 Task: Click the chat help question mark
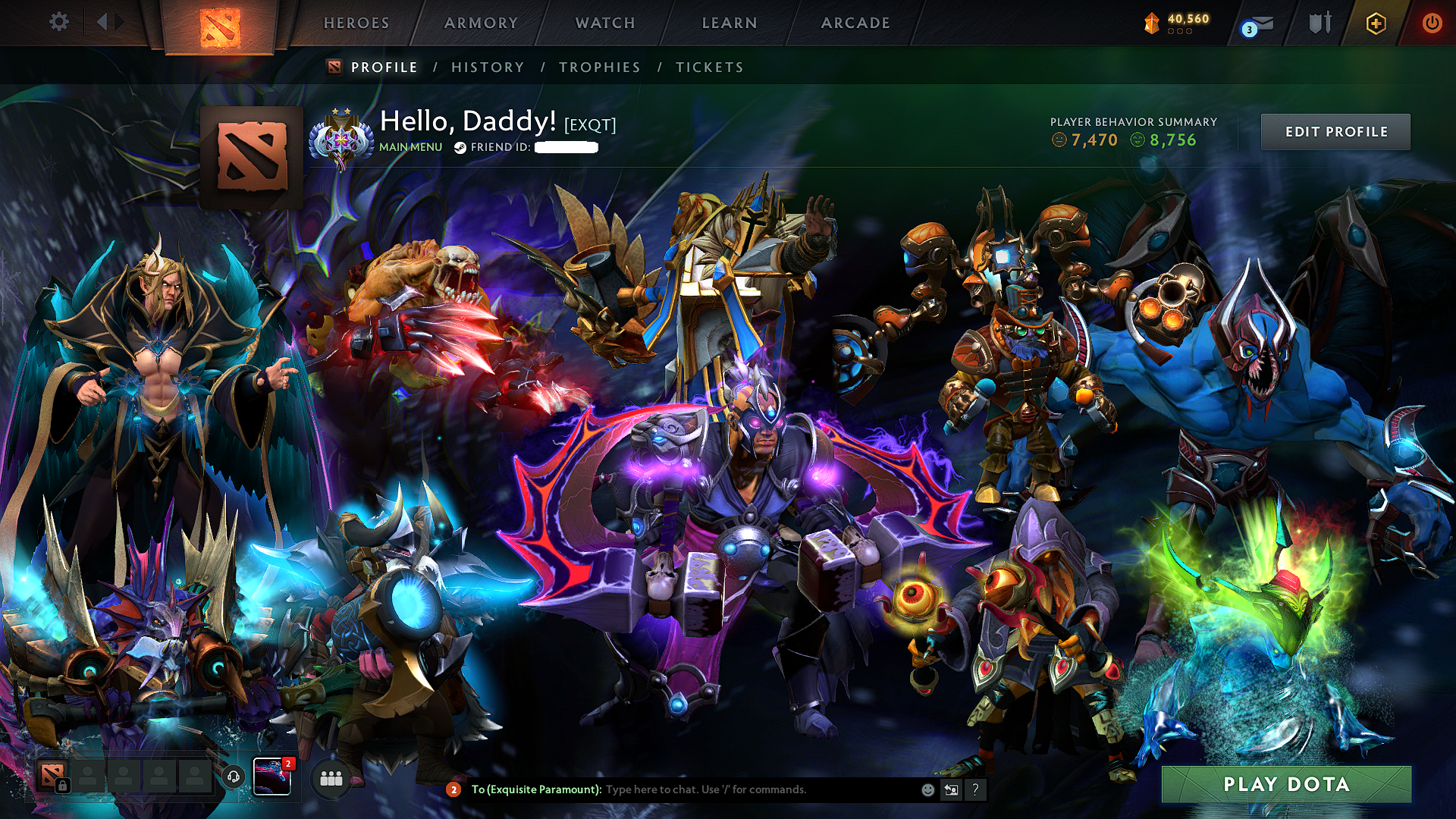(x=976, y=790)
